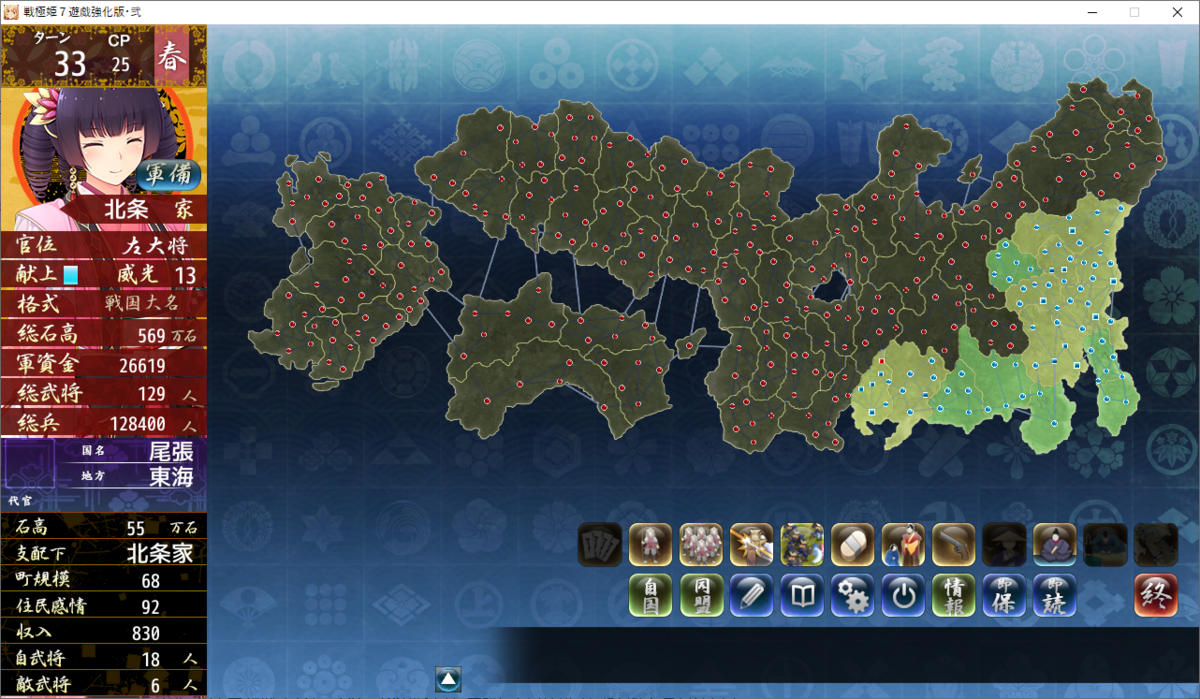Open the 自国 own-province list
Screen dimensions: 1200x699
click(x=650, y=595)
